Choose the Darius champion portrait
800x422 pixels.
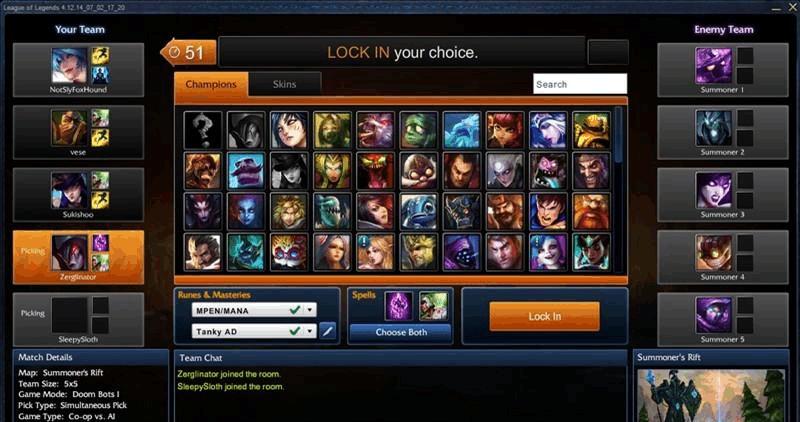click(x=461, y=170)
